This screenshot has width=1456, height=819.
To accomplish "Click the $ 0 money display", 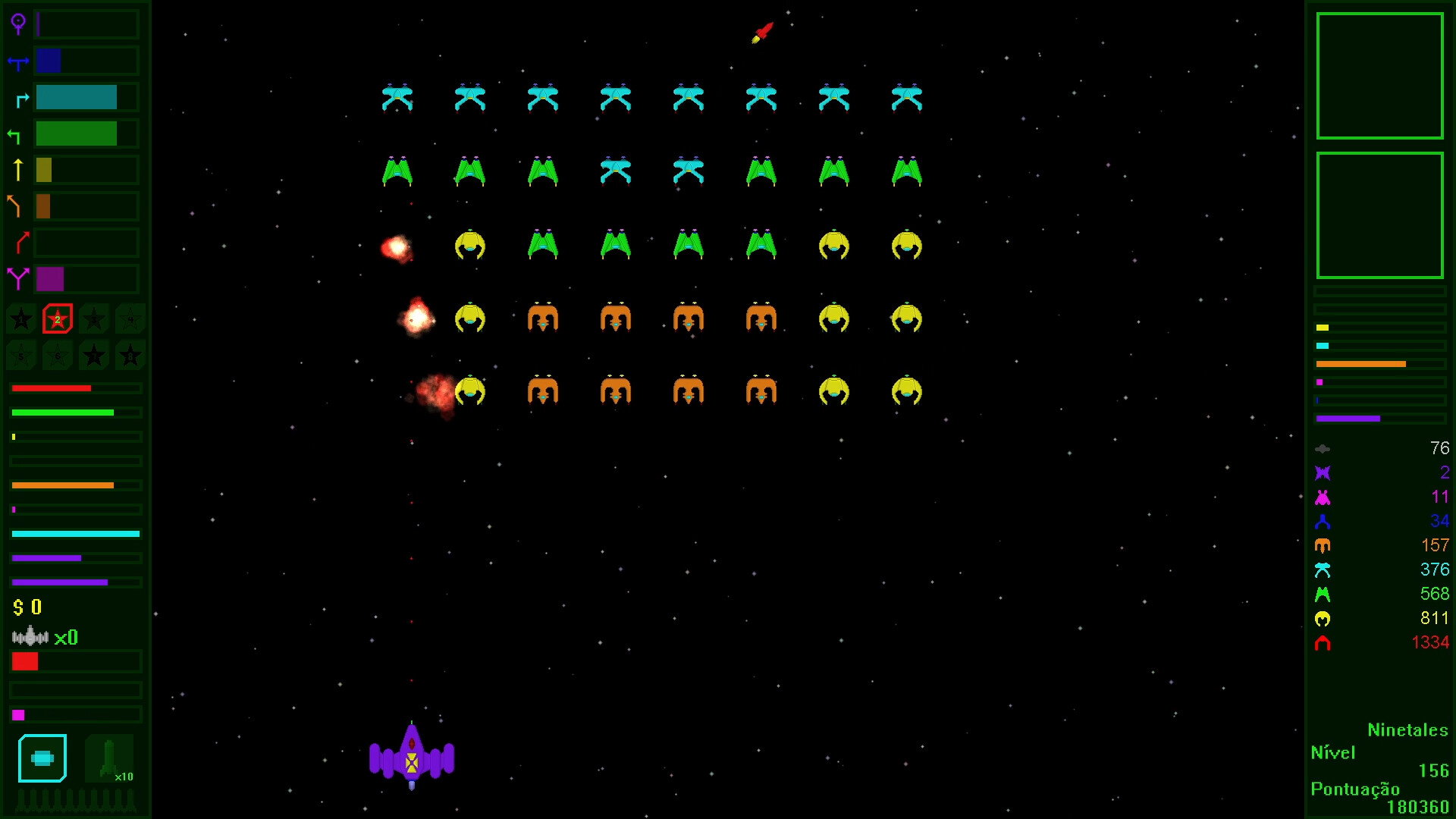I will pos(27,607).
